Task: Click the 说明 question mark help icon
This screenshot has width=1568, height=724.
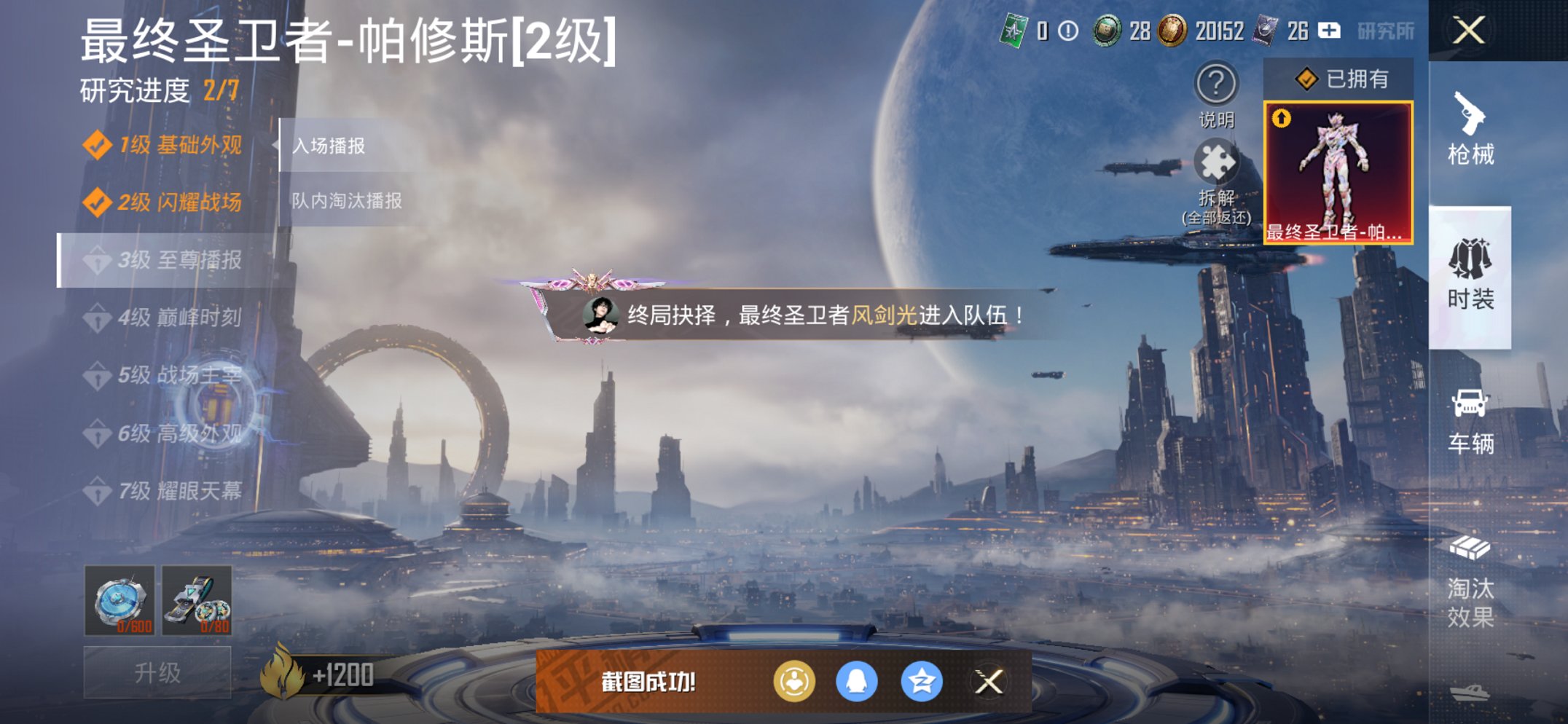Action: 1217,84
